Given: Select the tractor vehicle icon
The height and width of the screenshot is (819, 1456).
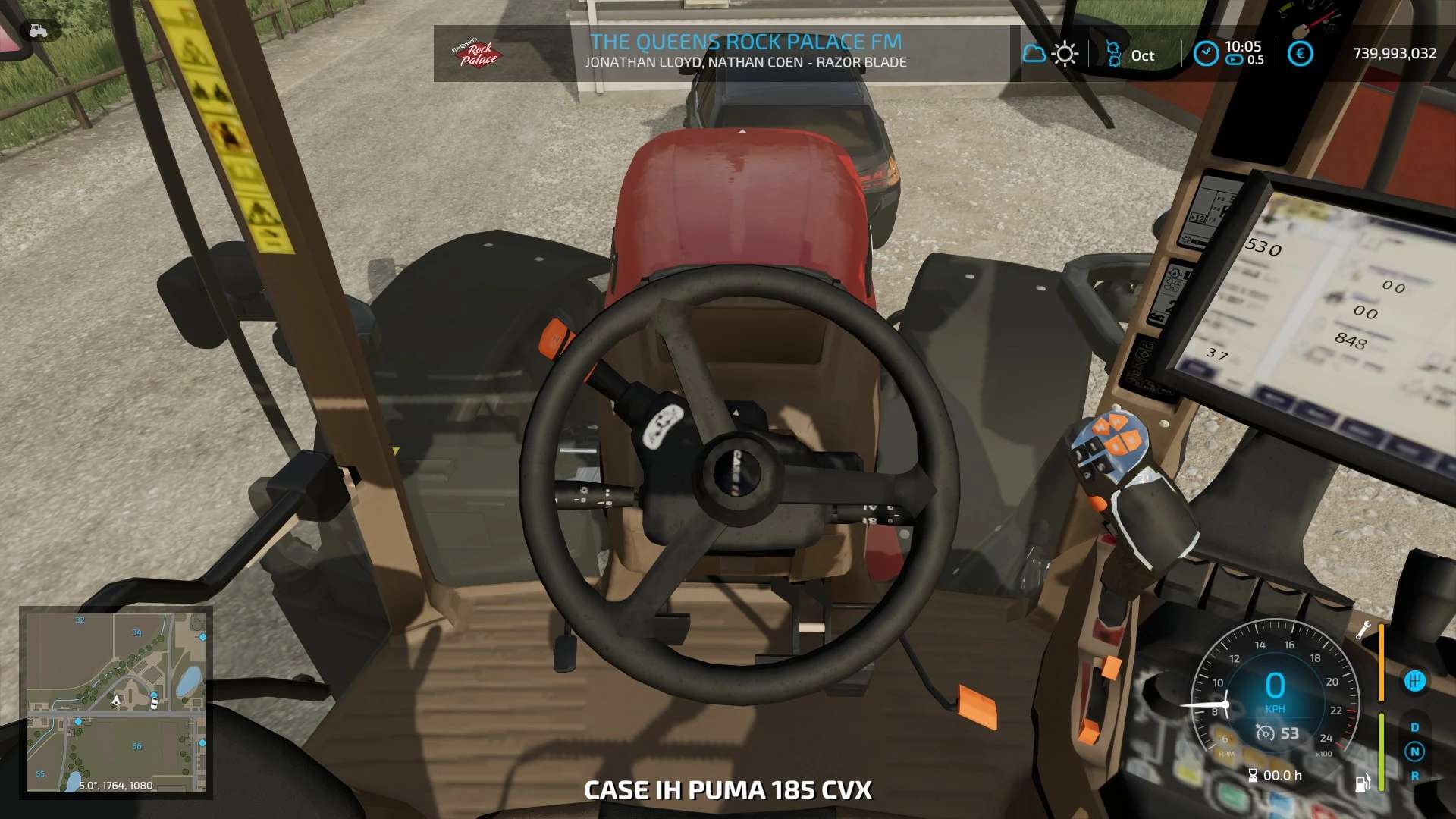Looking at the screenshot, I should tap(38, 31).
